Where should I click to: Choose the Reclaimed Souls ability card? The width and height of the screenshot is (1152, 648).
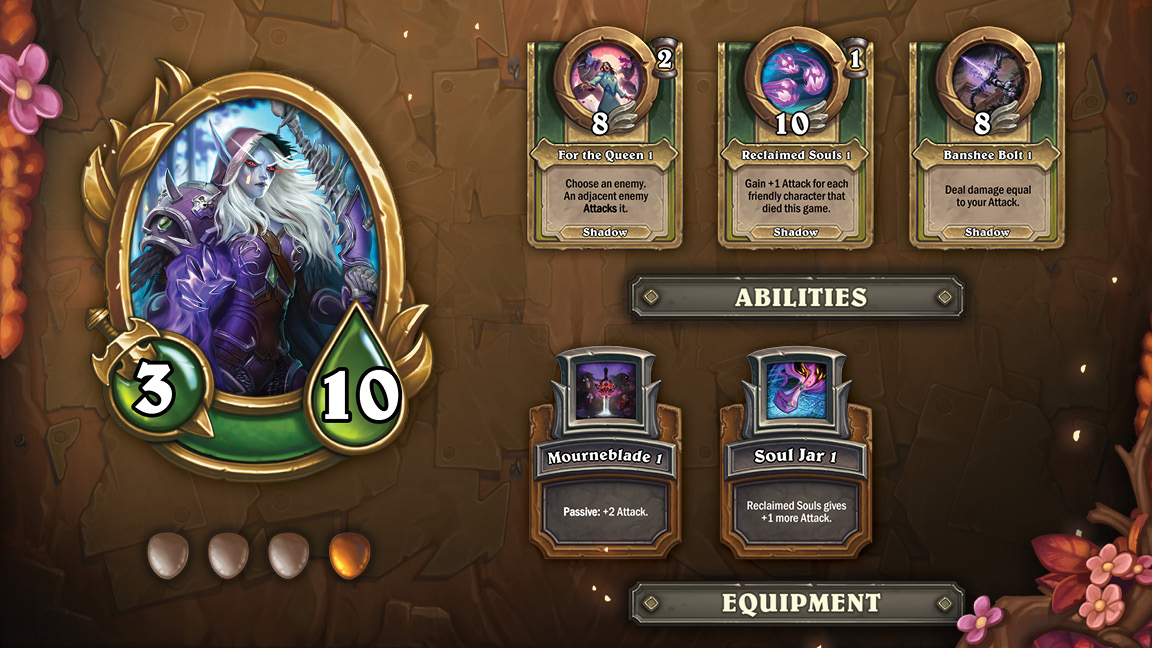tap(796, 150)
